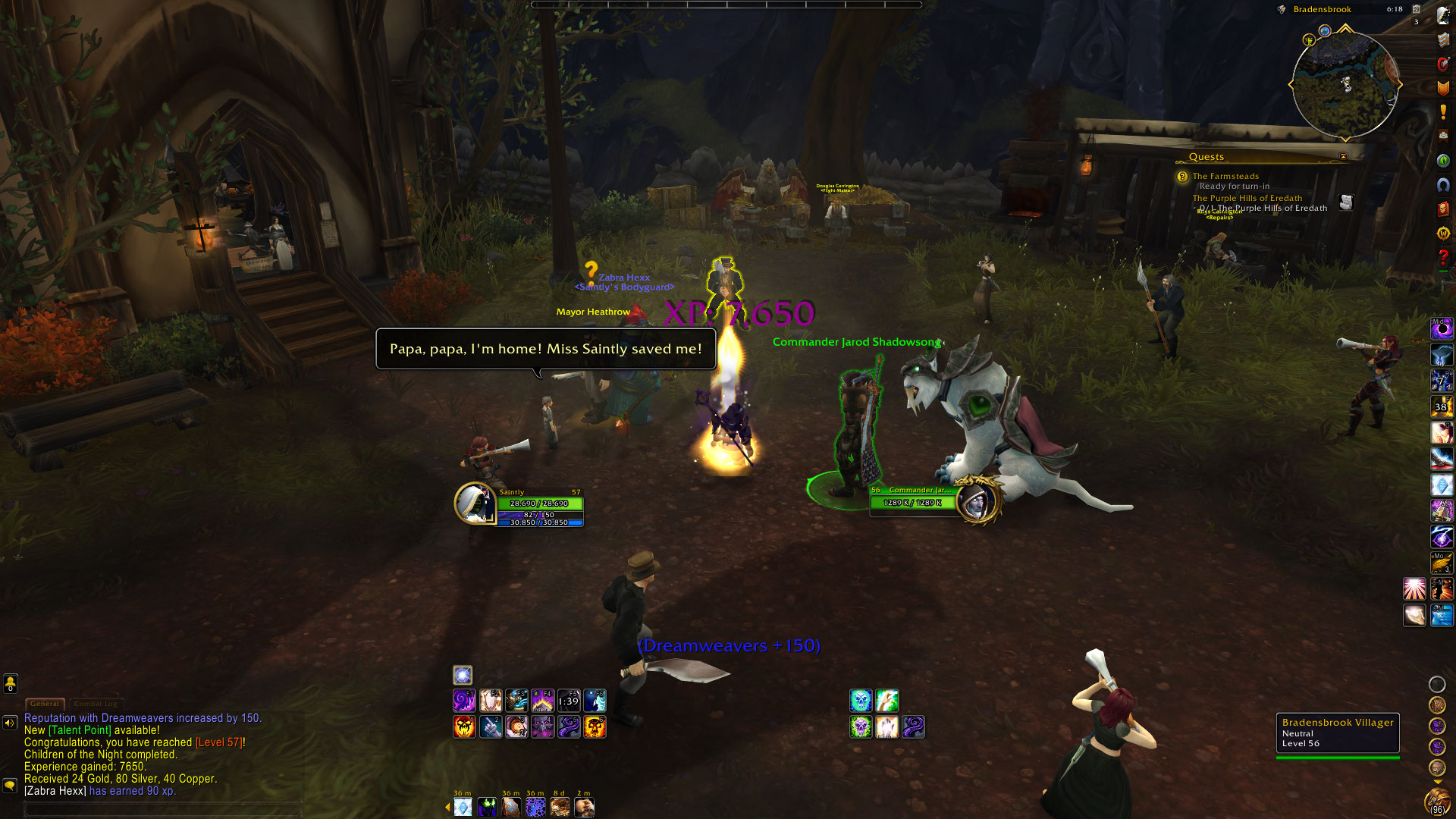
Task: Switch to the General chat tab
Action: [45, 704]
